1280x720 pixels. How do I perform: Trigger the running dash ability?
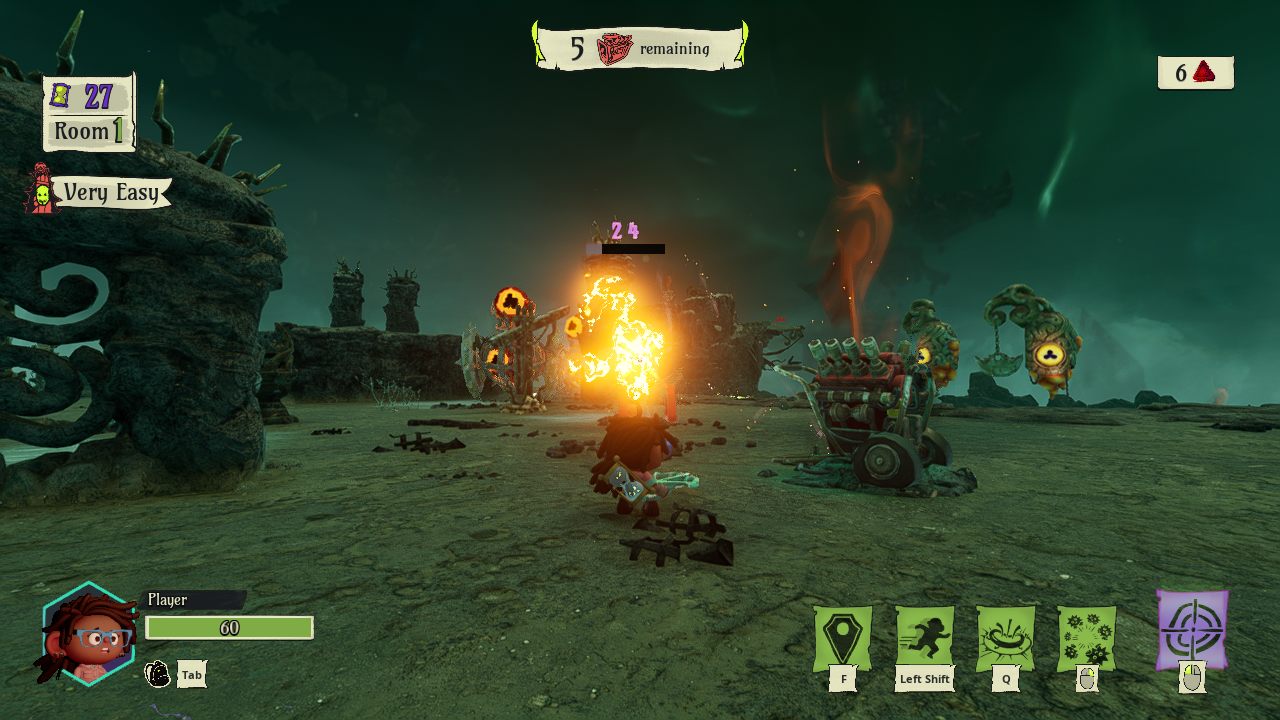click(924, 637)
